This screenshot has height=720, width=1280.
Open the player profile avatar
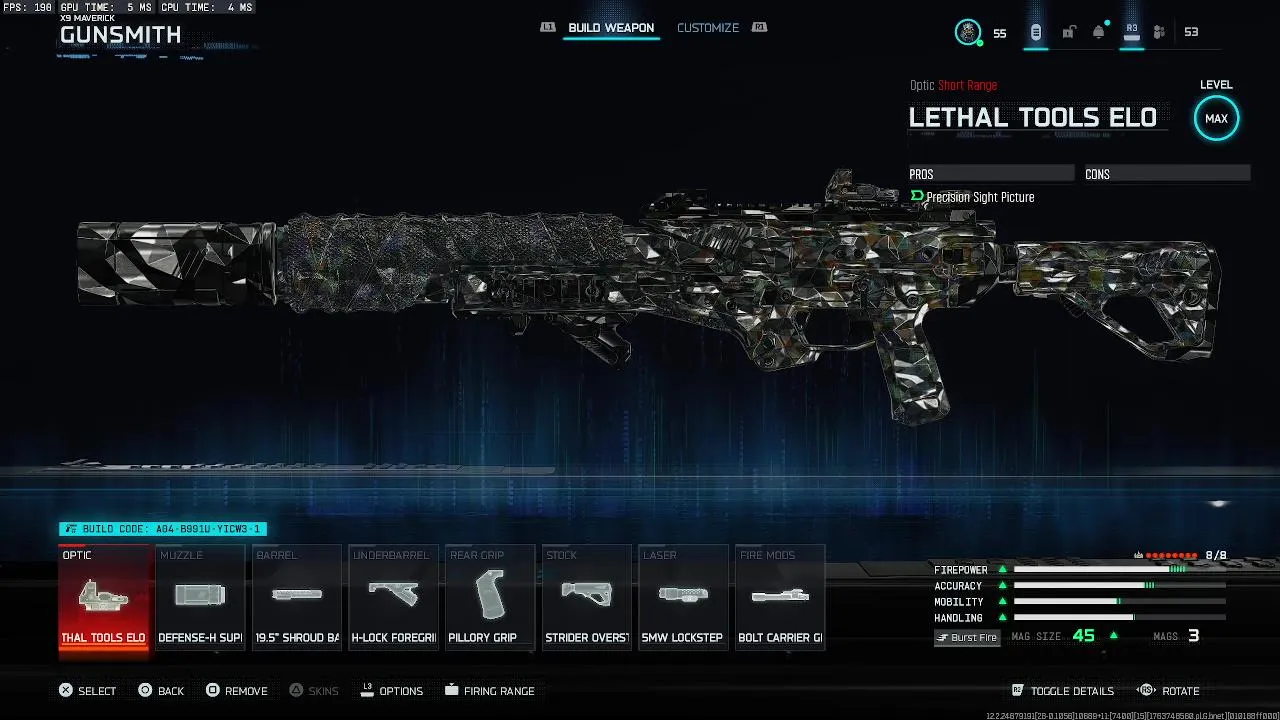pos(968,32)
